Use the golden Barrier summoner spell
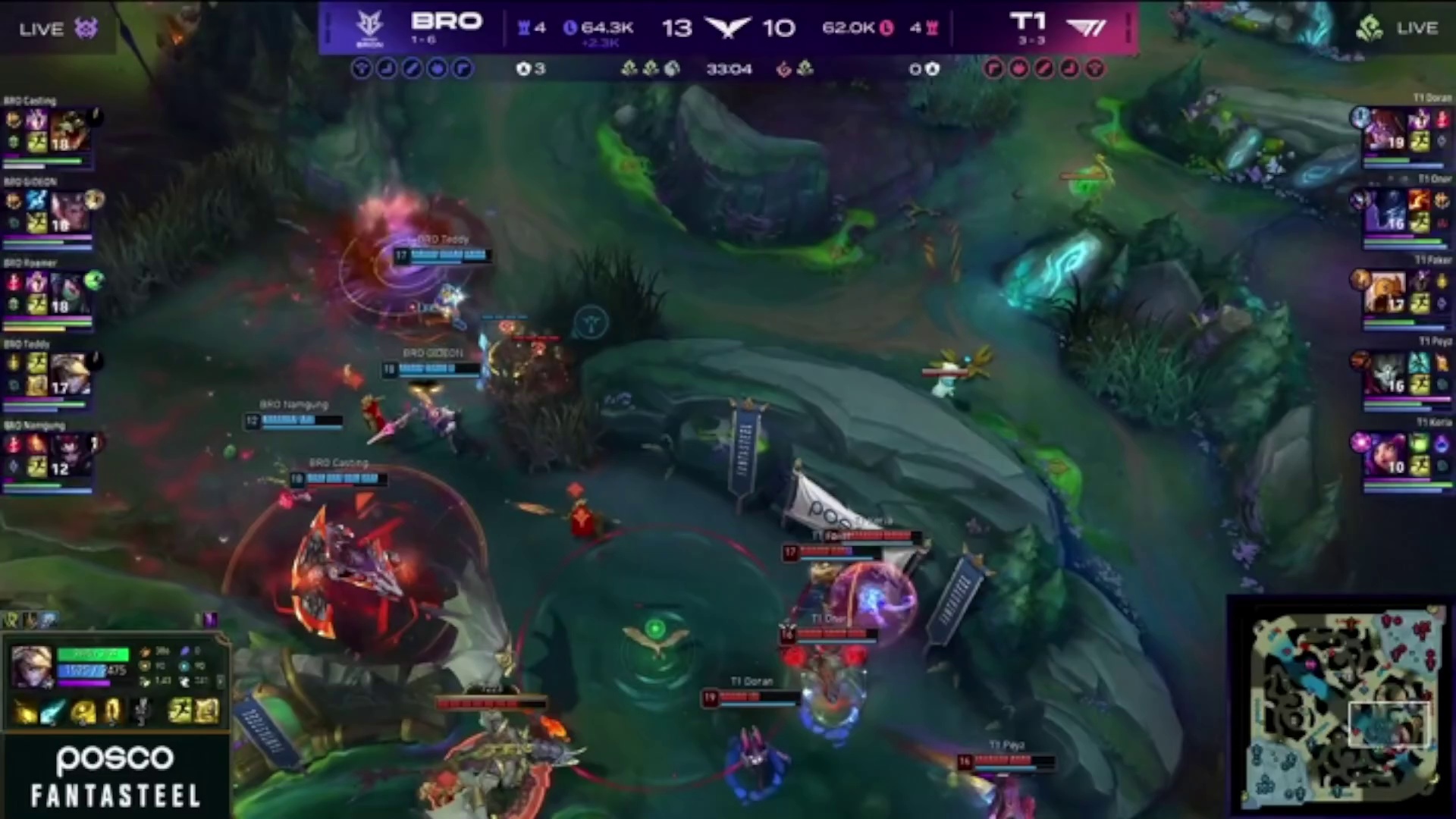Screen dimensions: 1456x819 (x=207, y=711)
